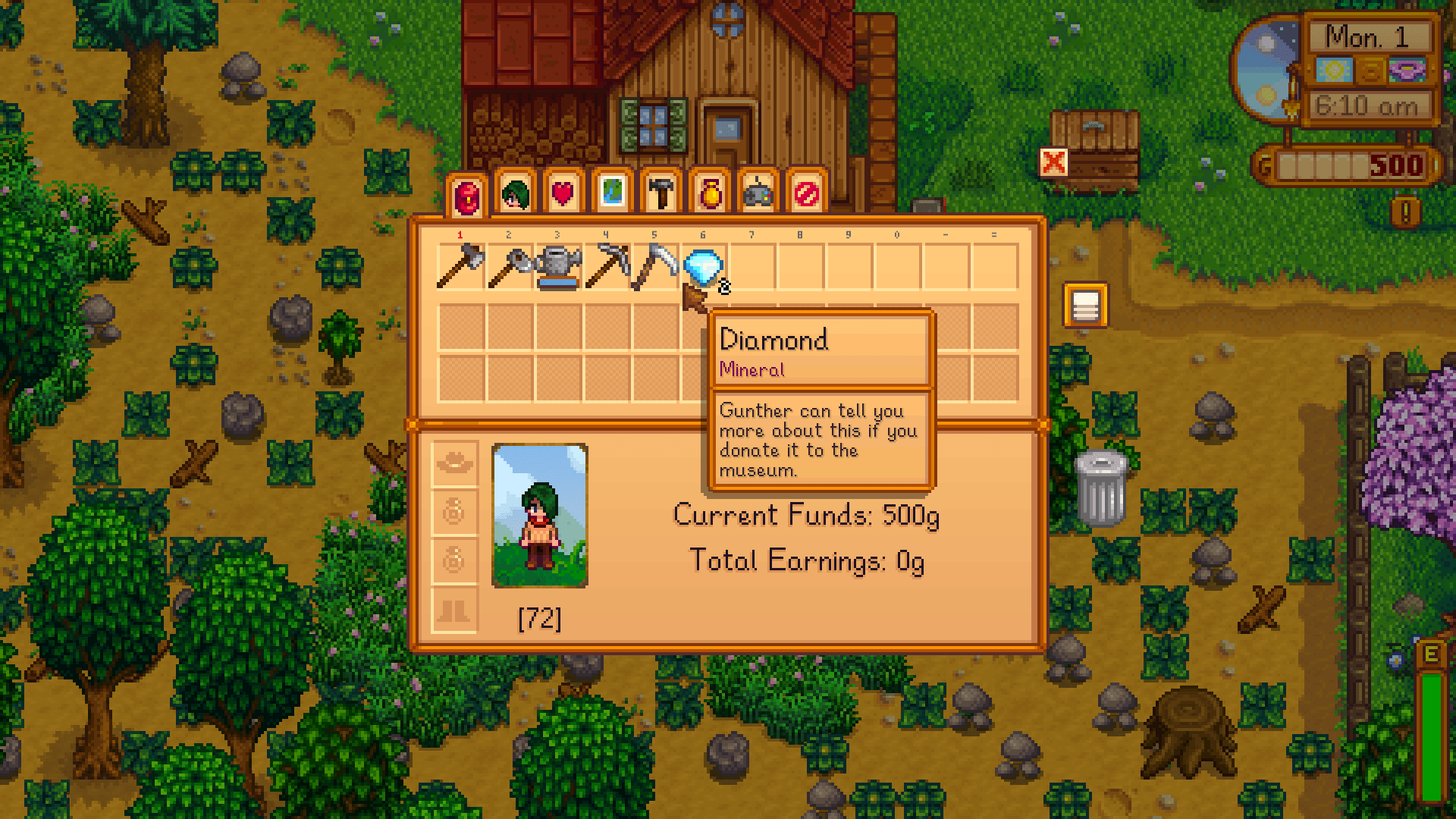1456x819 pixels.
Task: Open the Map via globe icon
Action: (x=610, y=193)
